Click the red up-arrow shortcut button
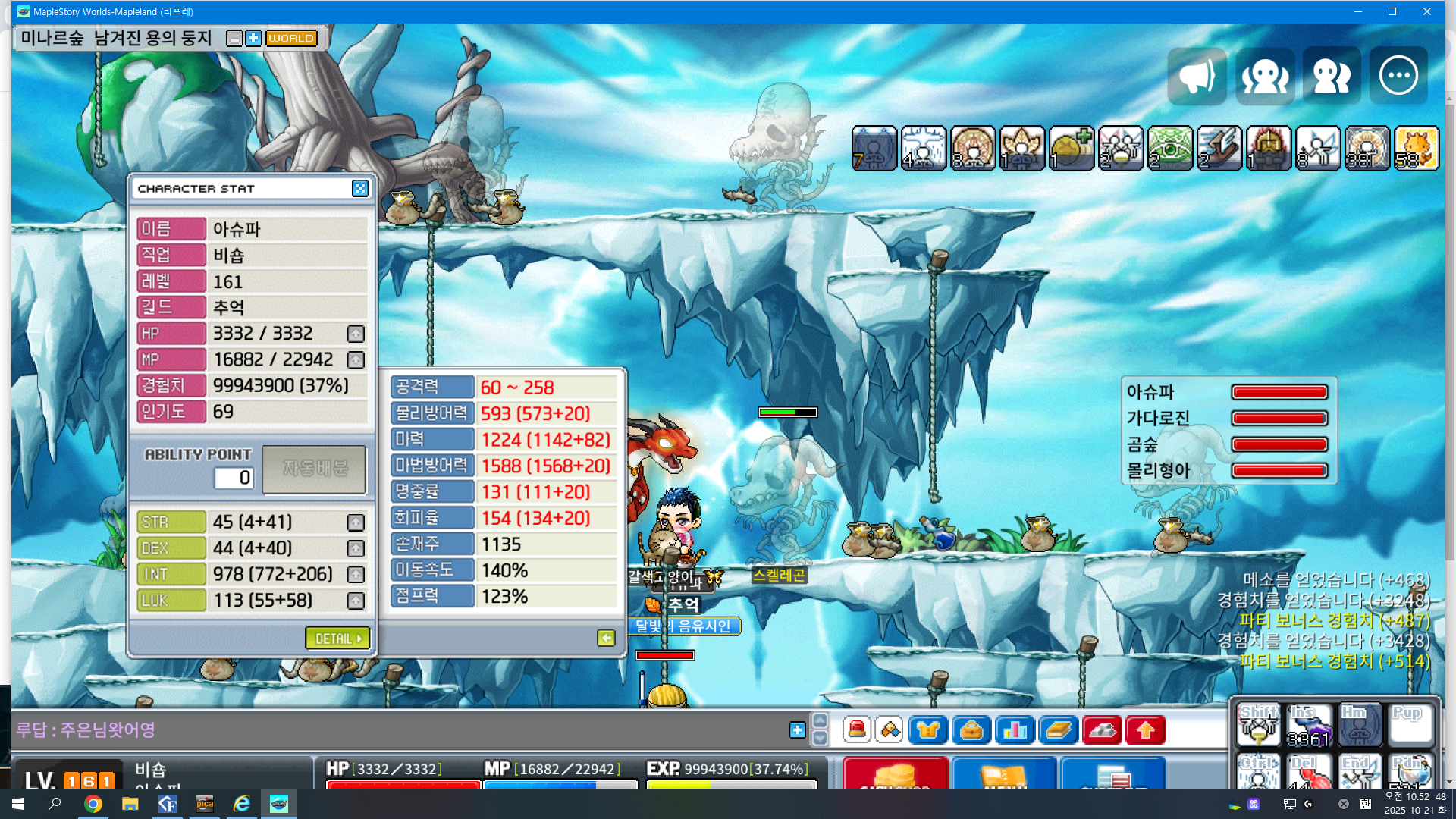The width and height of the screenshot is (1456, 819). click(1145, 730)
